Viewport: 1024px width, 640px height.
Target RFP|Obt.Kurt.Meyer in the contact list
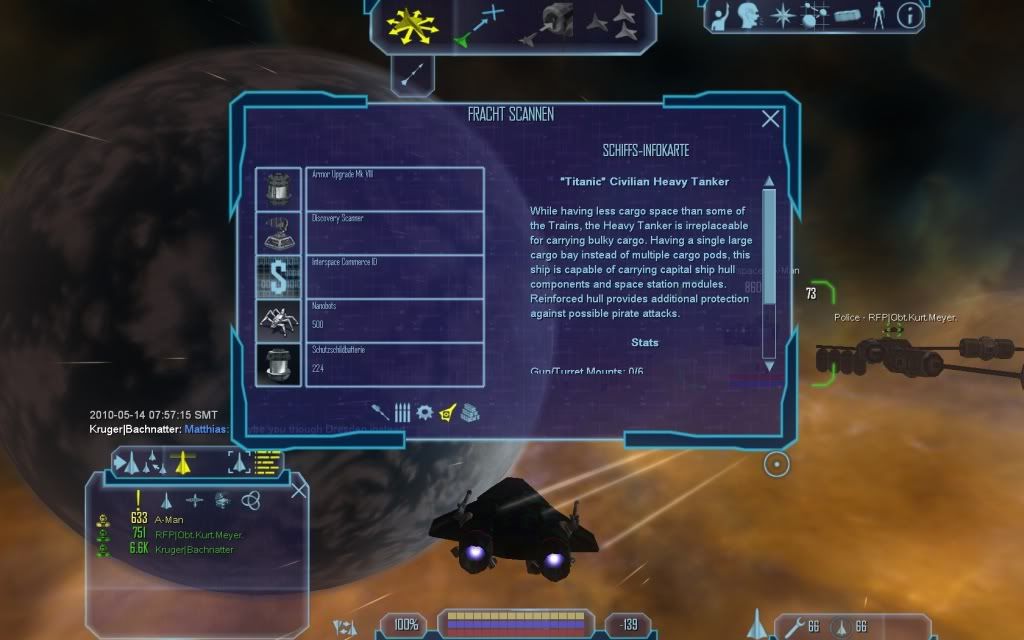(198, 534)
